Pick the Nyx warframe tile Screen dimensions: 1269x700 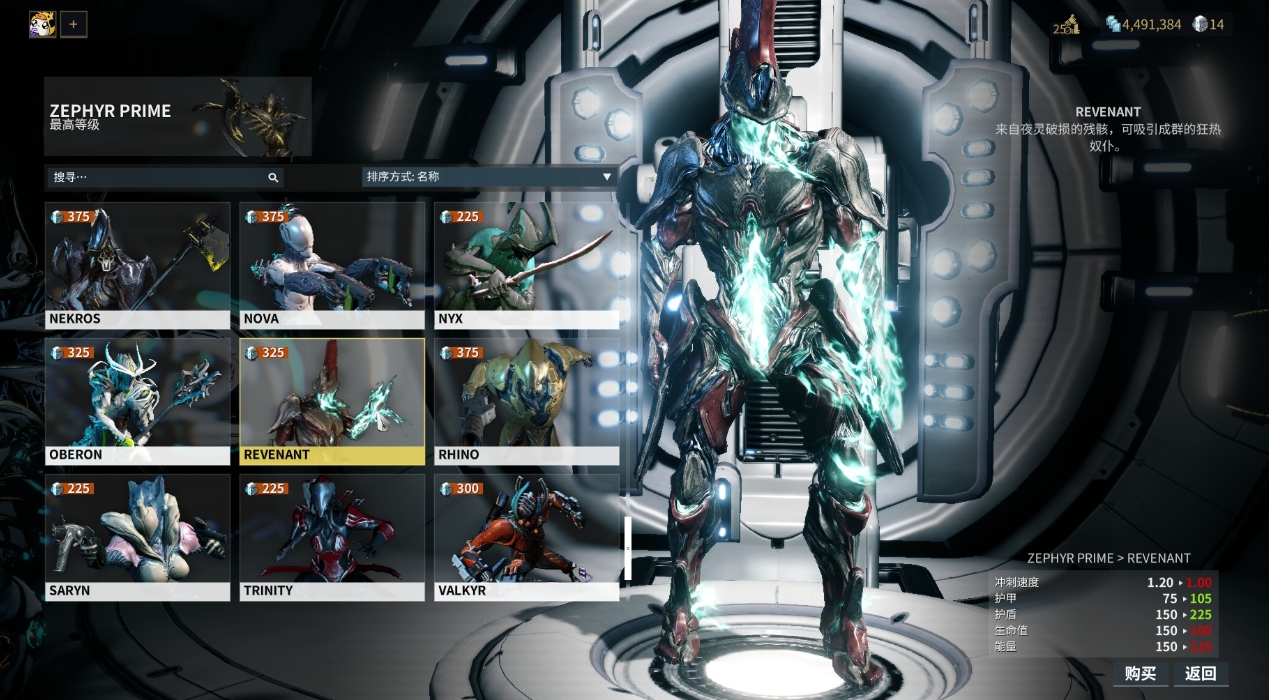(x=526, y=265)
